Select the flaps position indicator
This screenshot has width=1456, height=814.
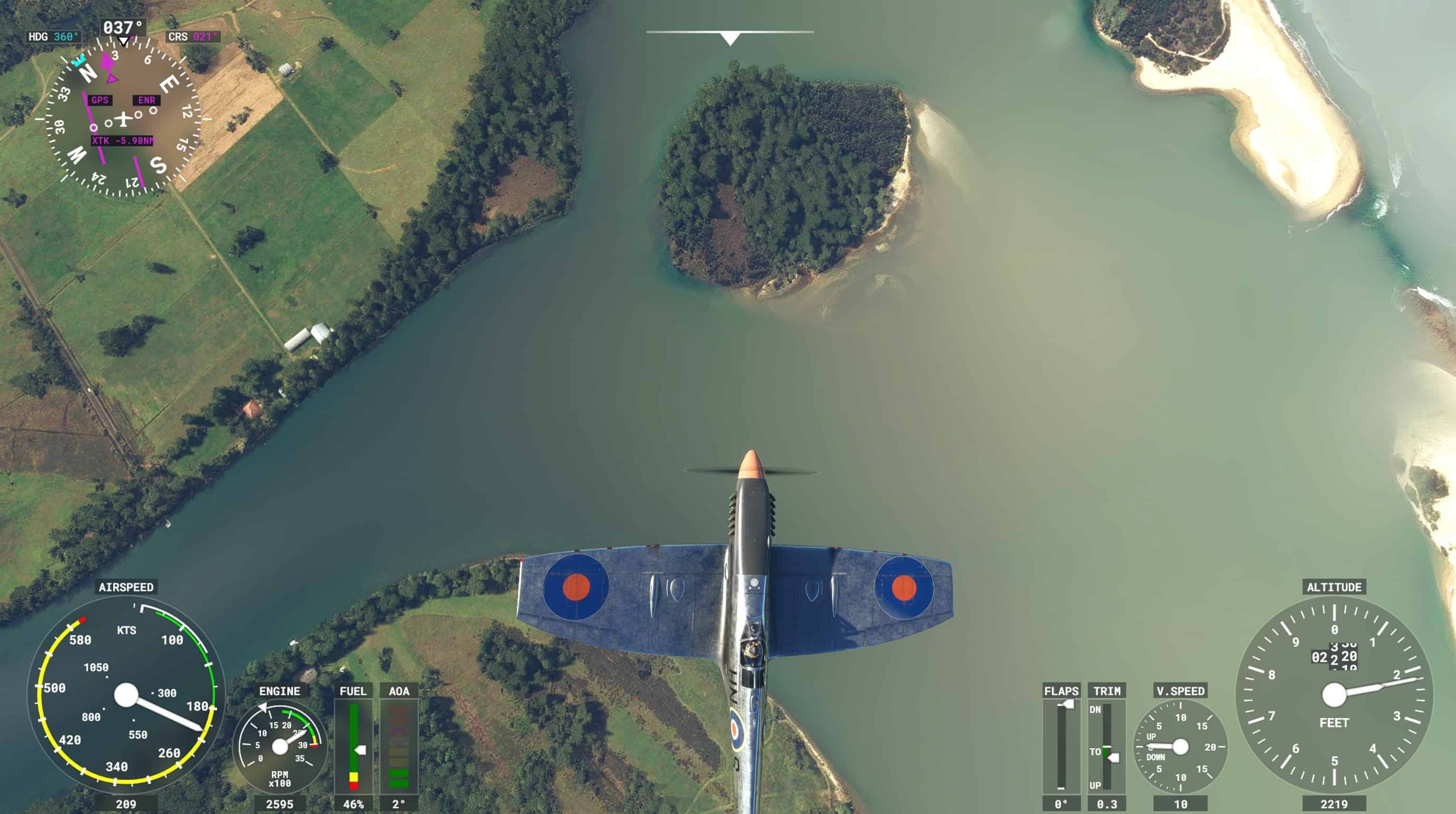click(1061, 746)
